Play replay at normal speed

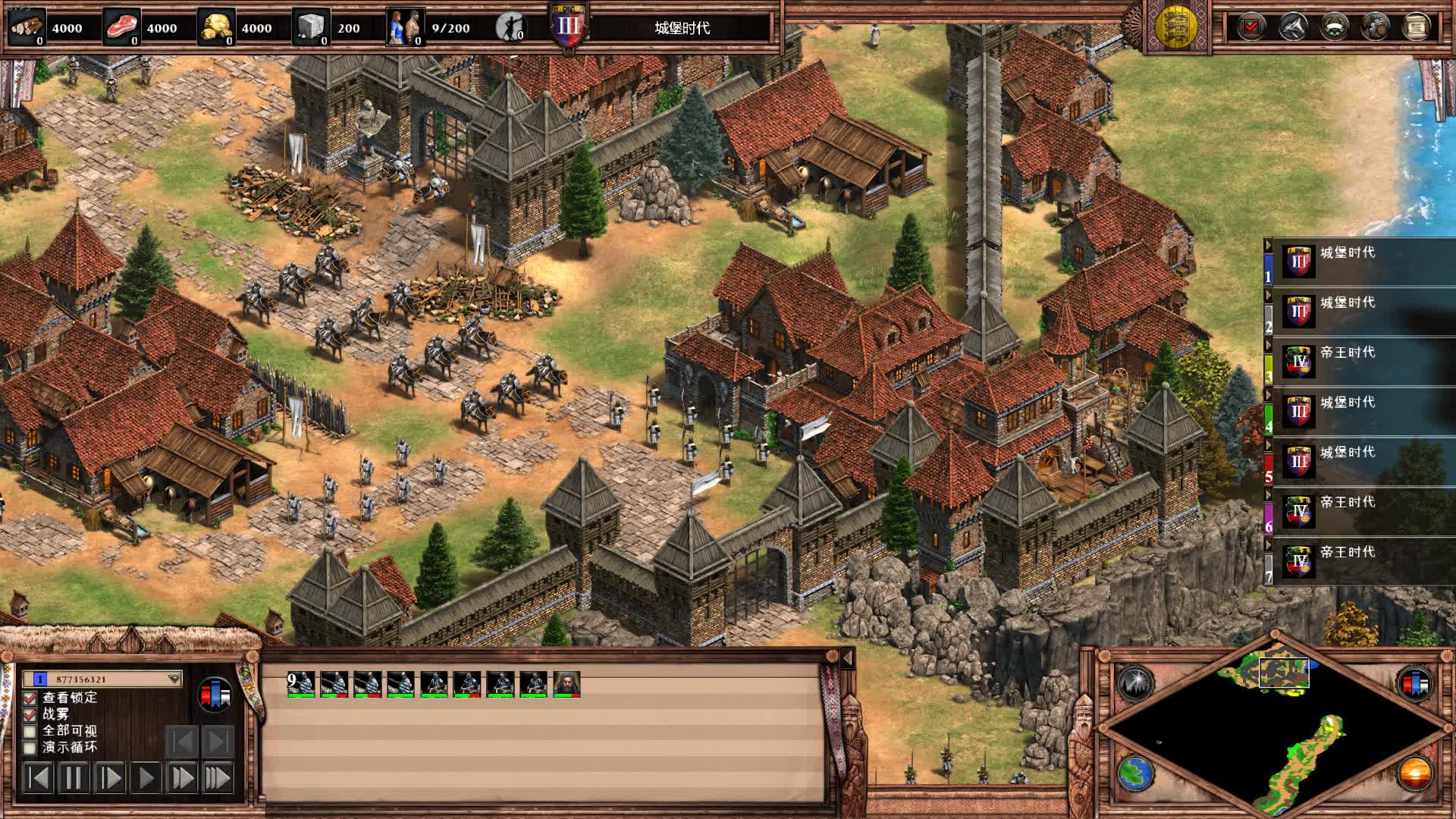click(146, 778)
